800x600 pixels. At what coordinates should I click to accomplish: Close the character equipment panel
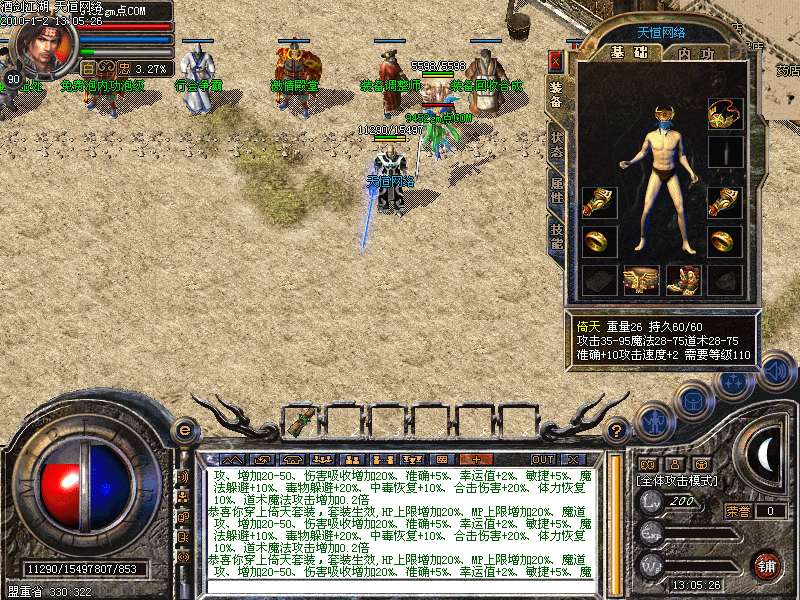556,61
